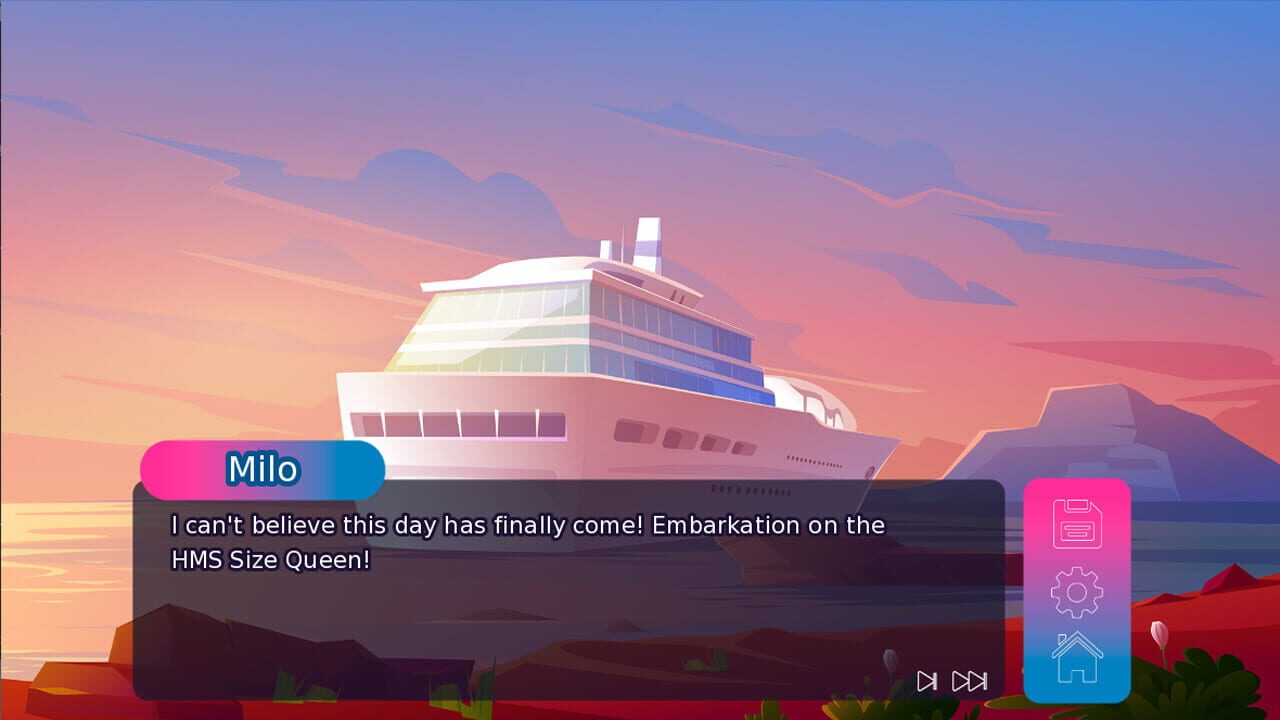Toggle skip mode with the advance arrow
Viewport: 1280px width, 720px height.
925,680
